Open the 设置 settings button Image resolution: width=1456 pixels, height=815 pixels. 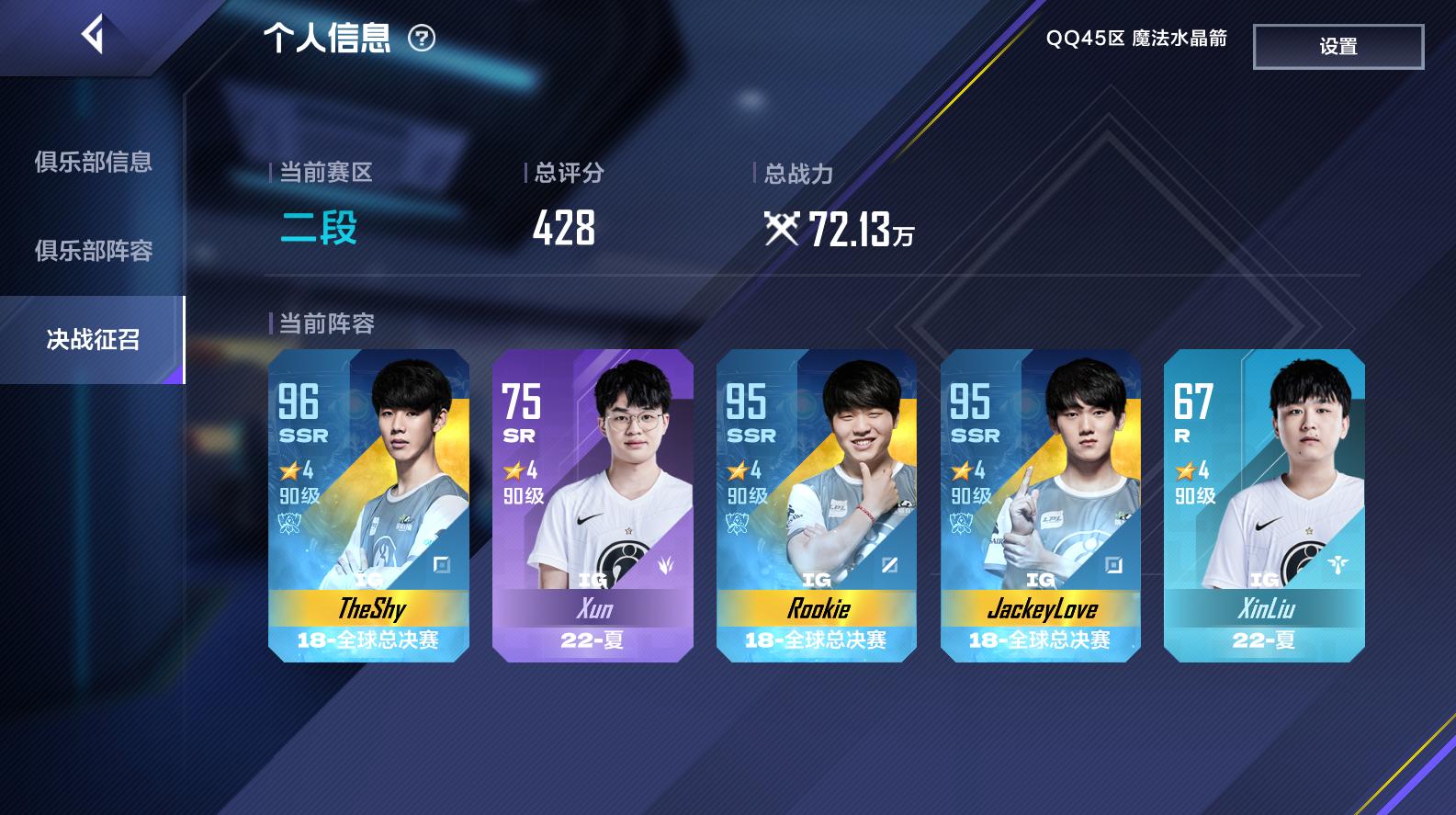(x=1337, y=47)
